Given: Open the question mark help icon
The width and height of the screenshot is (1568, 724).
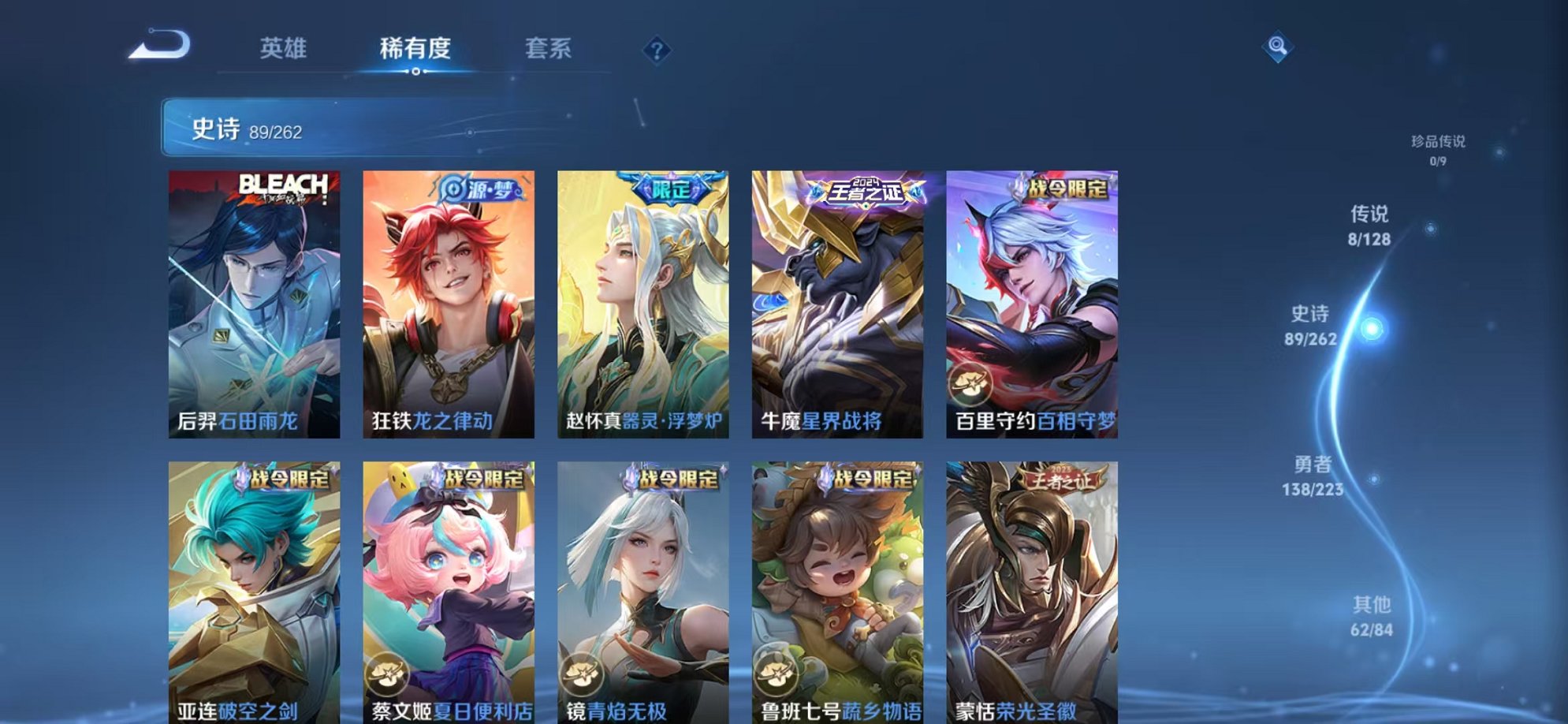Looking at the screenshot, I should [654, 51].
